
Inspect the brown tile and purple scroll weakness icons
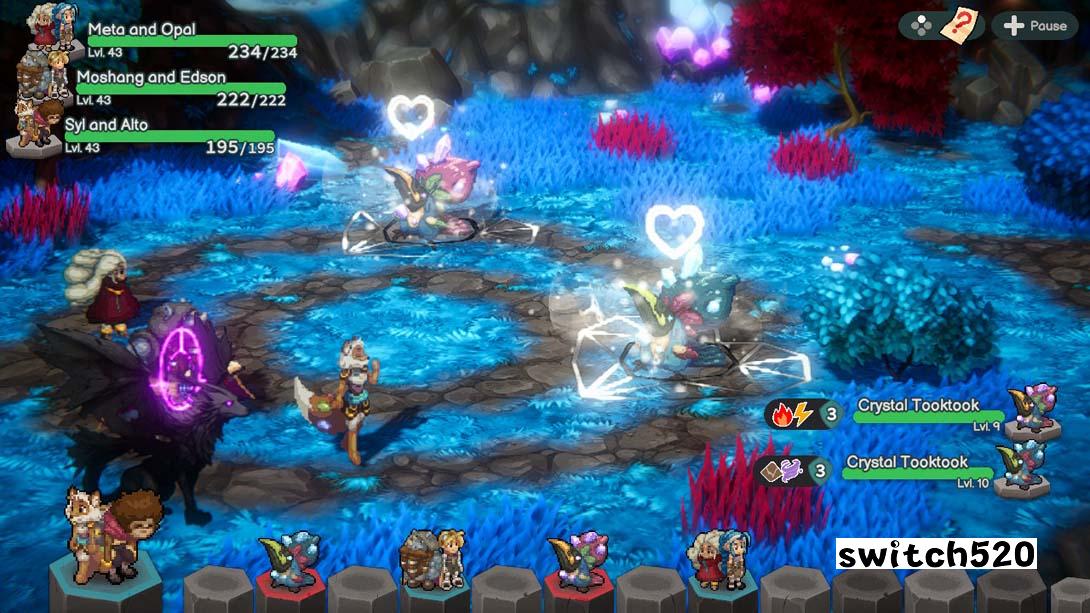pos(781,469)
